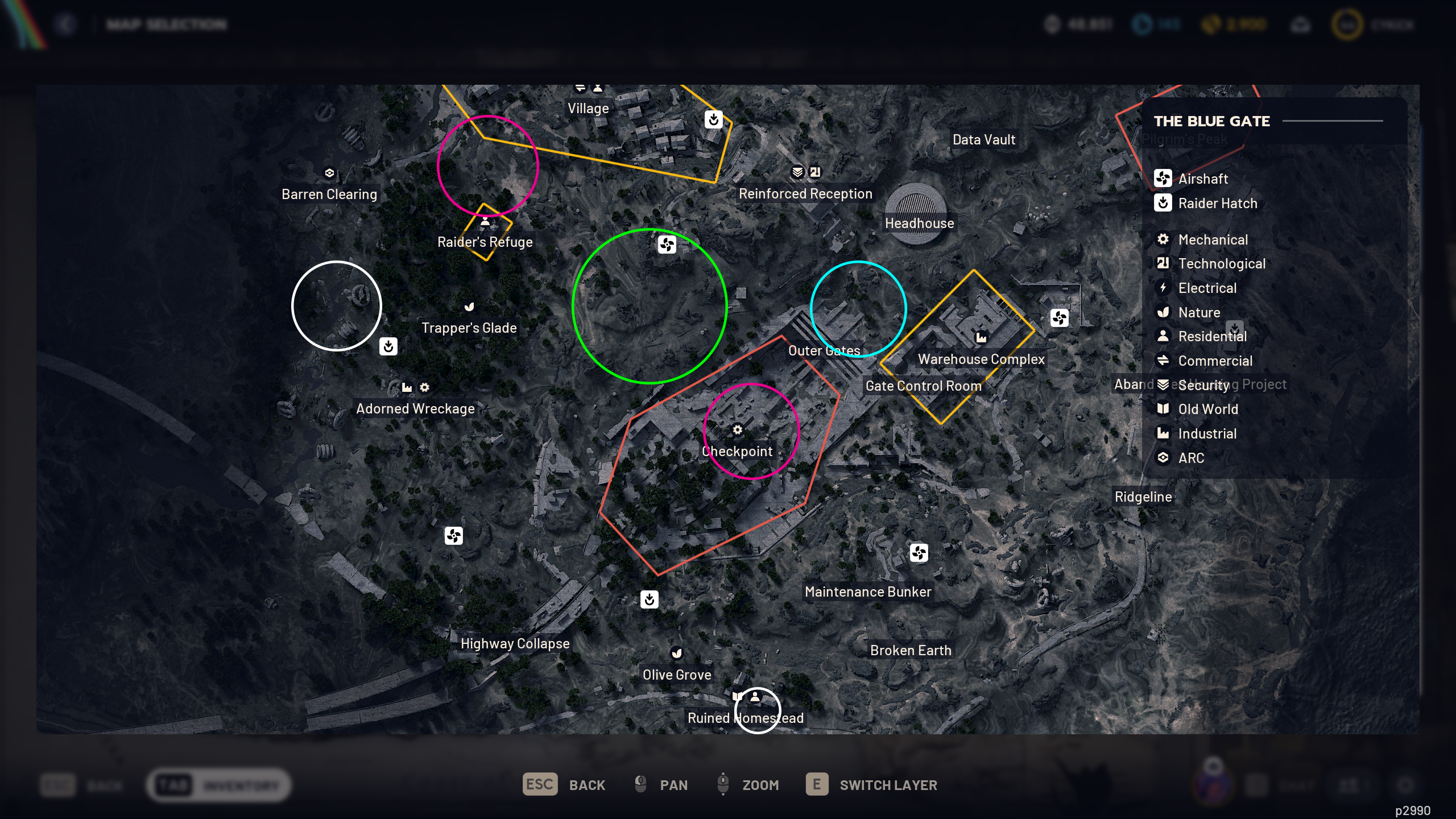Select the Nature leaf icon above Olive Grove

click(x=676, y=653)
